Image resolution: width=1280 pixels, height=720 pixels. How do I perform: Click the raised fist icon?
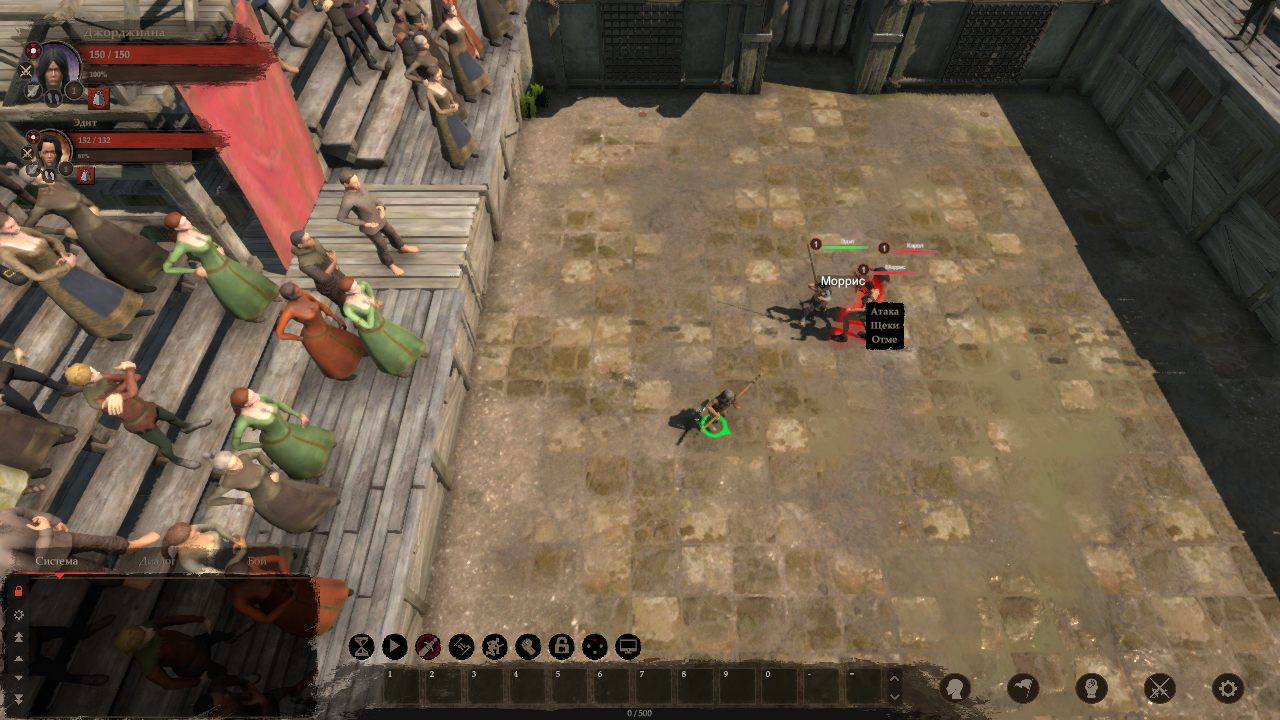coord(528,647)
